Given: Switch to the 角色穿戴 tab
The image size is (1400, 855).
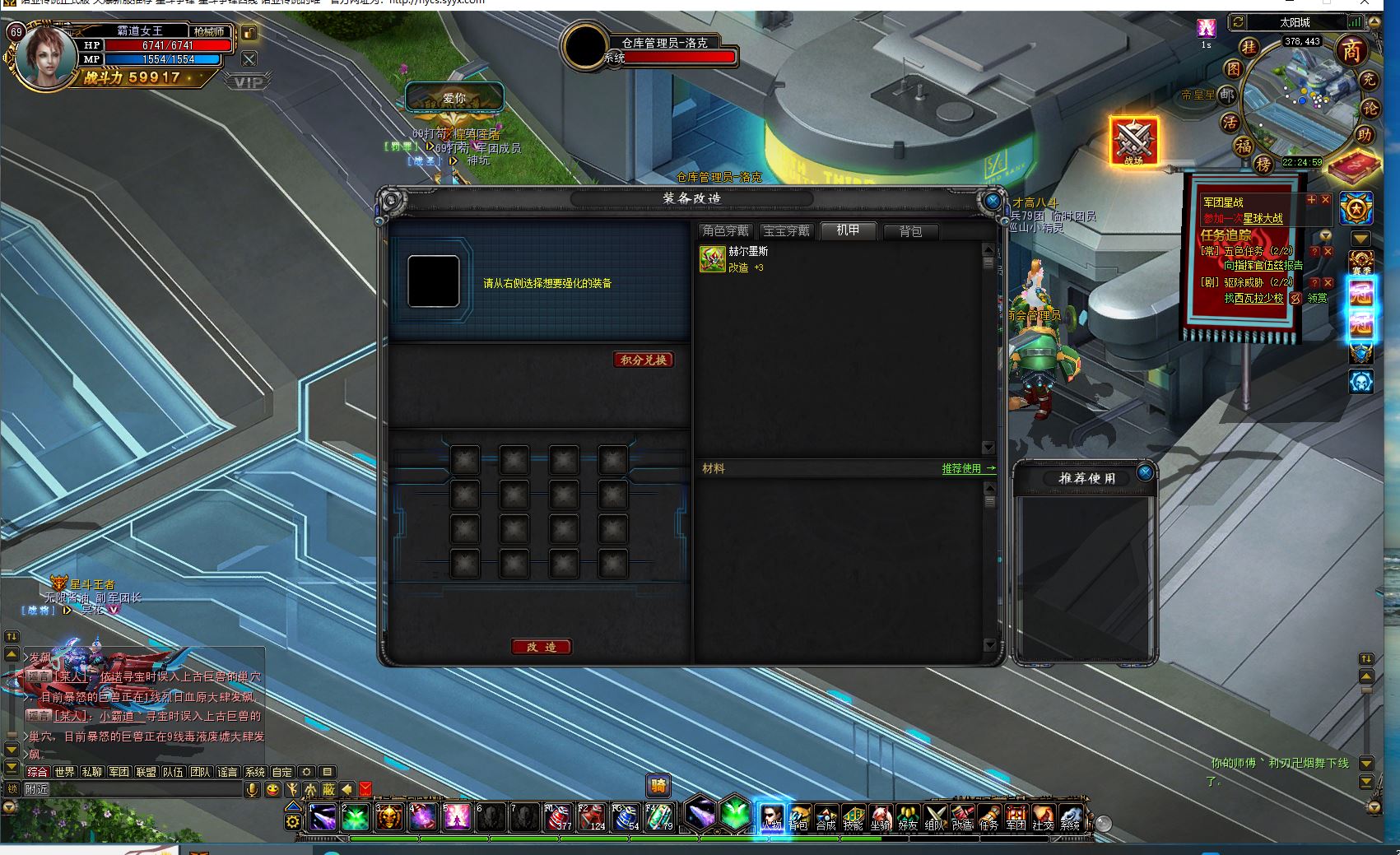Looking at the screenshot, I should click(725, 231).
